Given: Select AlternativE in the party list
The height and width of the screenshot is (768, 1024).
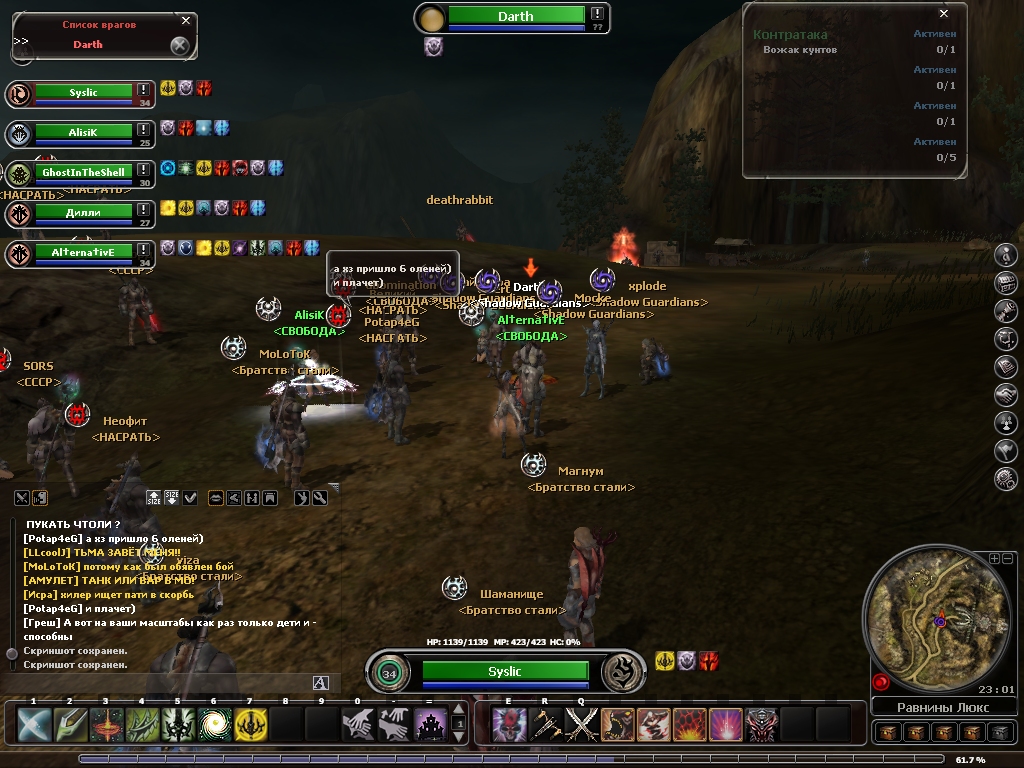Looking at the screenshot, I should [x=83, y=252].
